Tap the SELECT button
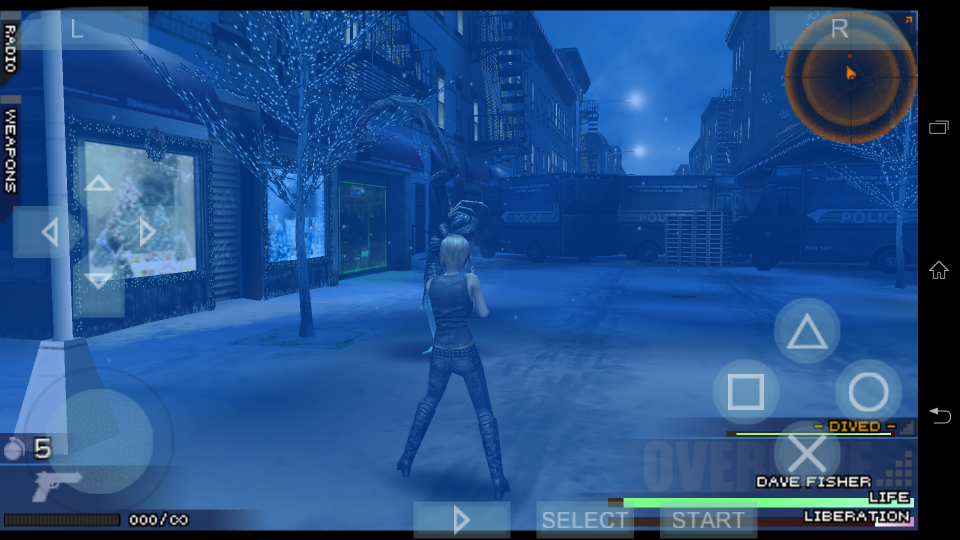 point(584,520)
